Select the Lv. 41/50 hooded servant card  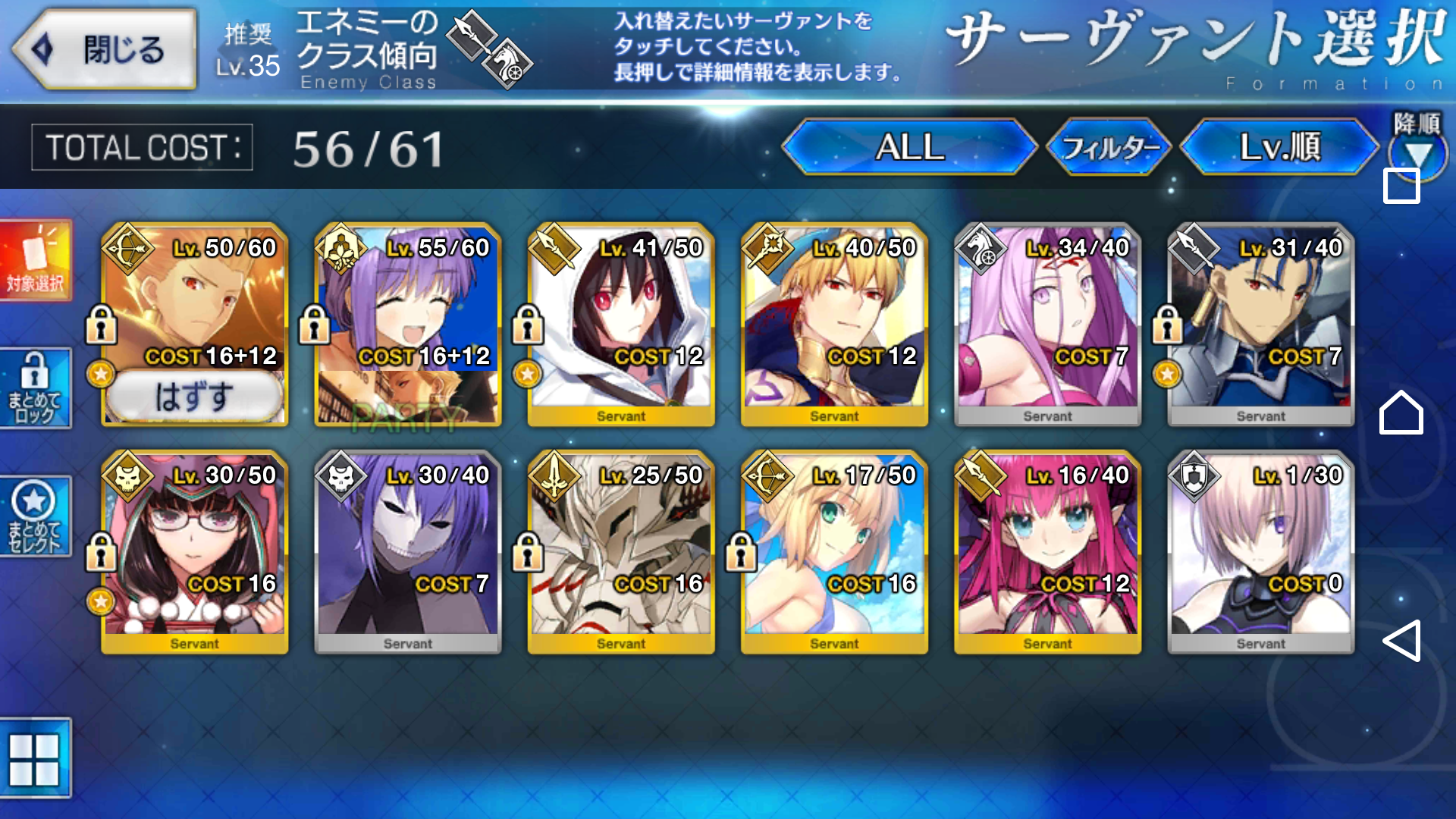[x=621, y=325]
